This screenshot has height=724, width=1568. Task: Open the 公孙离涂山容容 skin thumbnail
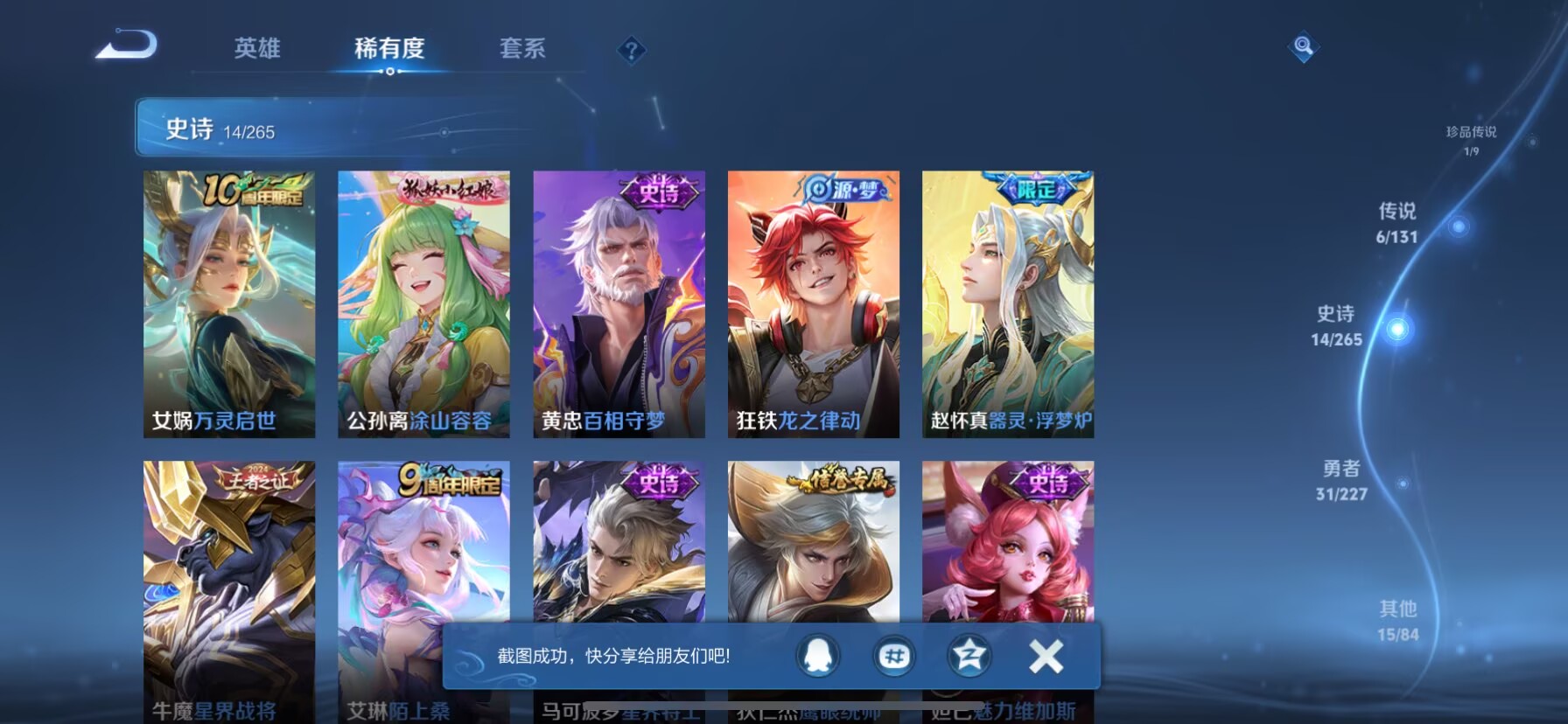(x=423, y=302)
